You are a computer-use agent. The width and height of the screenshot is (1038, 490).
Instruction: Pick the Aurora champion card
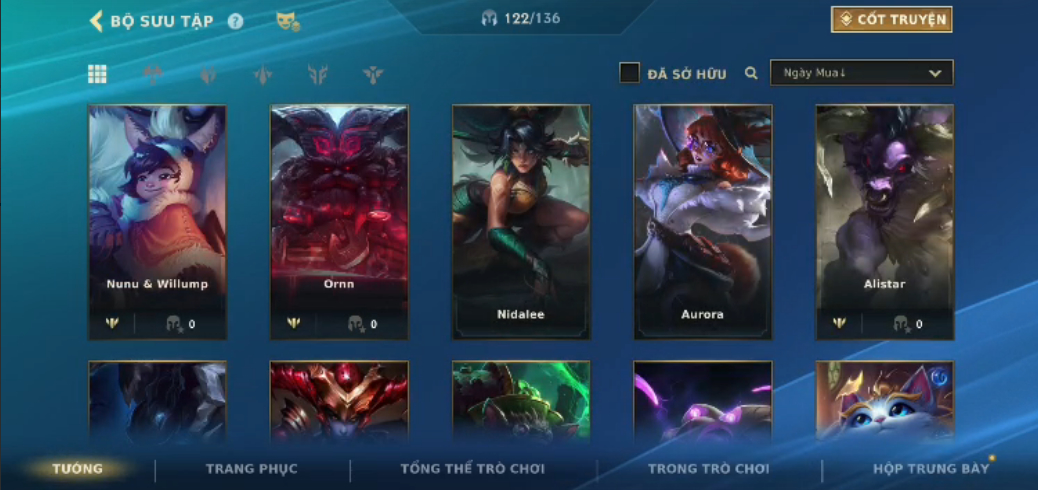[x=703, y=222]
